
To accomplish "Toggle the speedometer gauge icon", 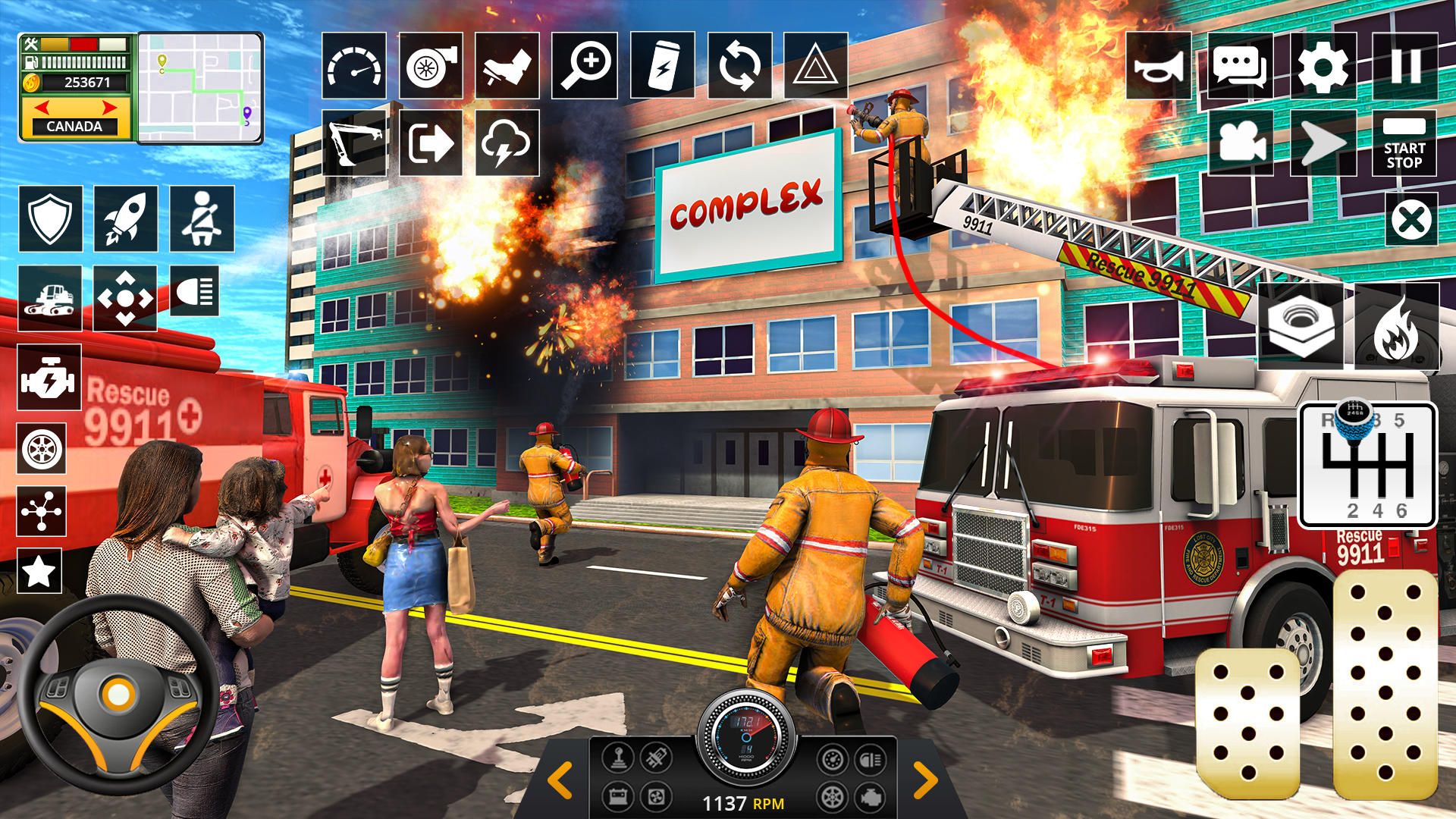I will (354, 66).
